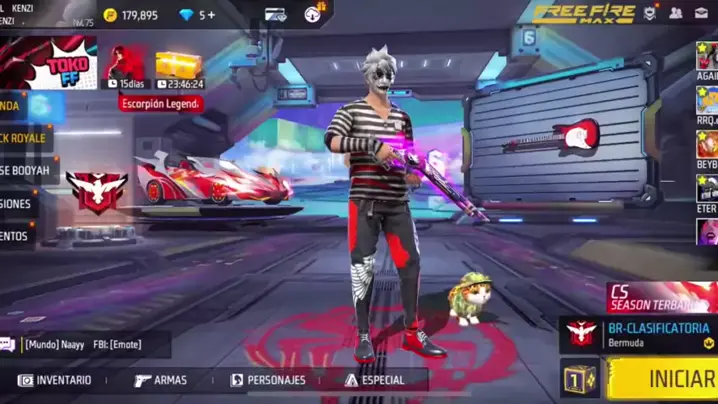Open the Booyah pass entry

click(x=24, y=170)
